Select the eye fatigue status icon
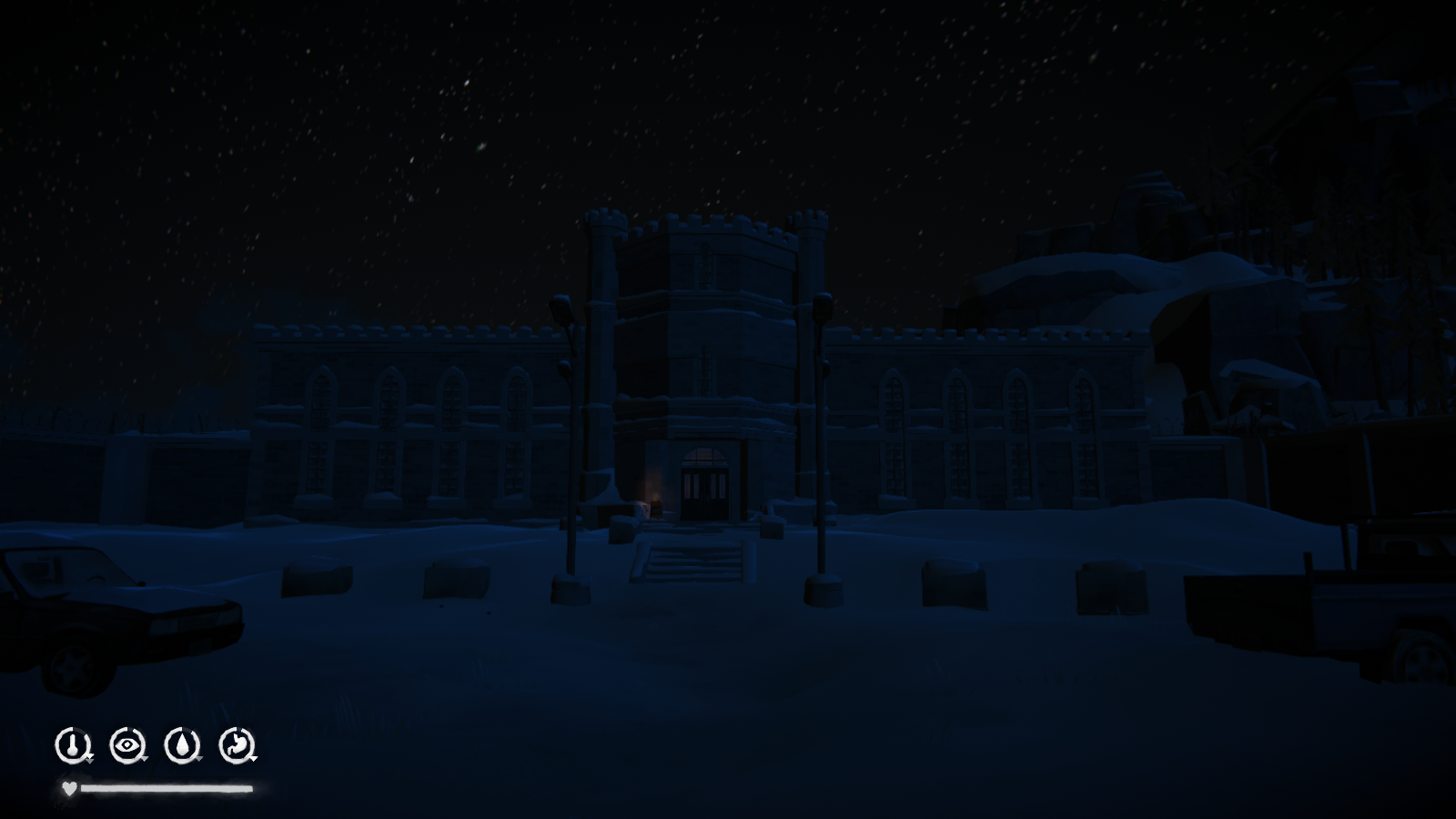Viewport: 1456px width, 819px height. tap(127, 745)
